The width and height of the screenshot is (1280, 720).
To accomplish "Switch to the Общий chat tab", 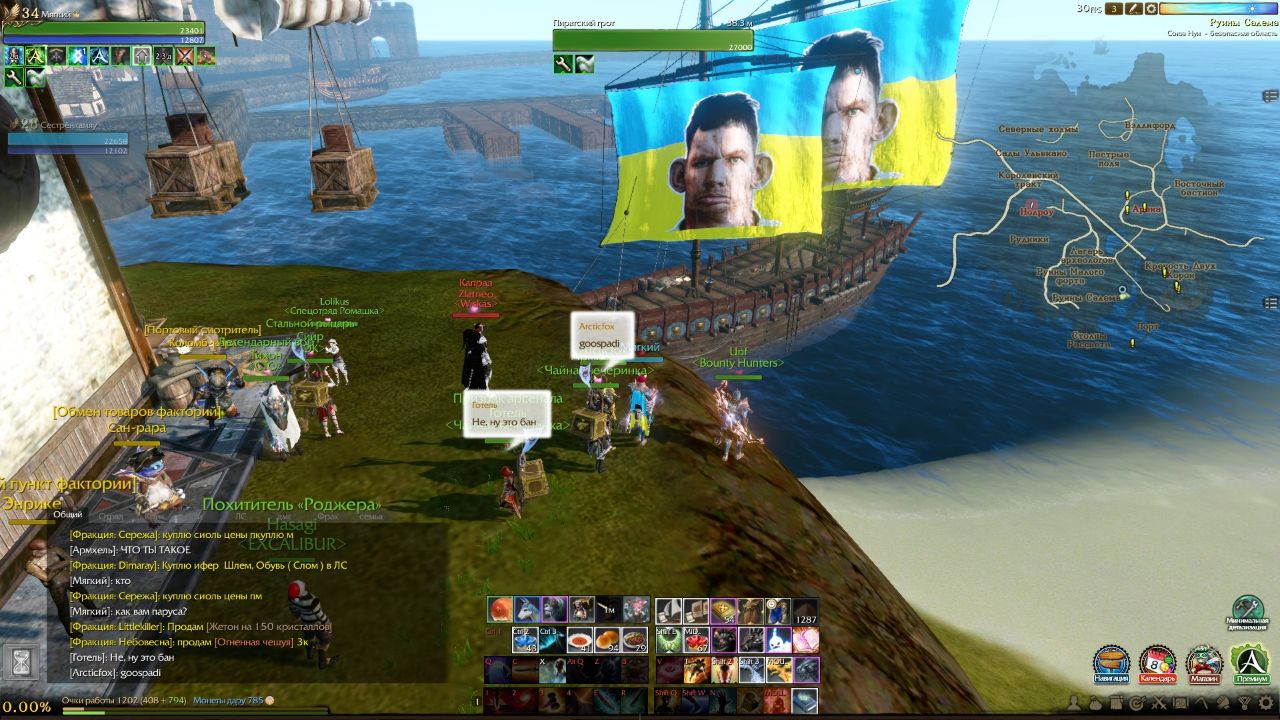I will pyautogui.click(x=68, y=515).
